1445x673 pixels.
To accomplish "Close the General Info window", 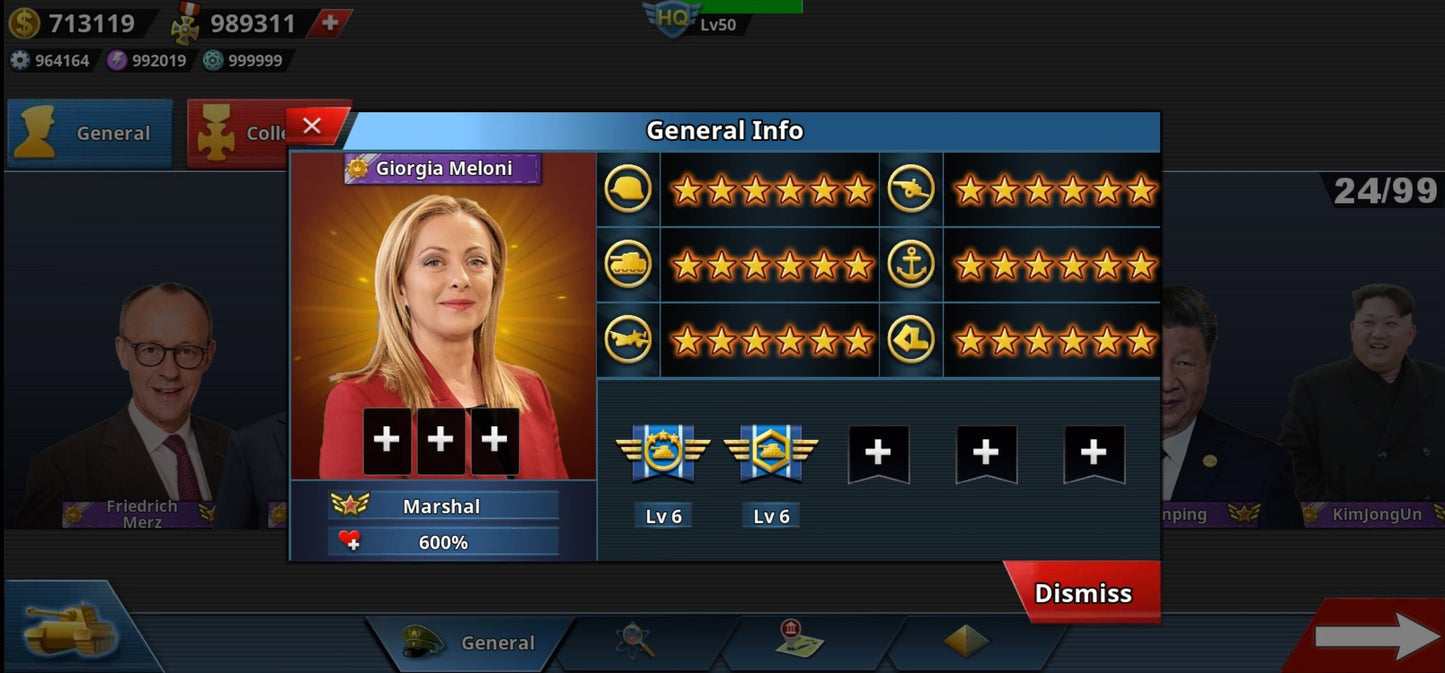I will (x=312, y=126).
